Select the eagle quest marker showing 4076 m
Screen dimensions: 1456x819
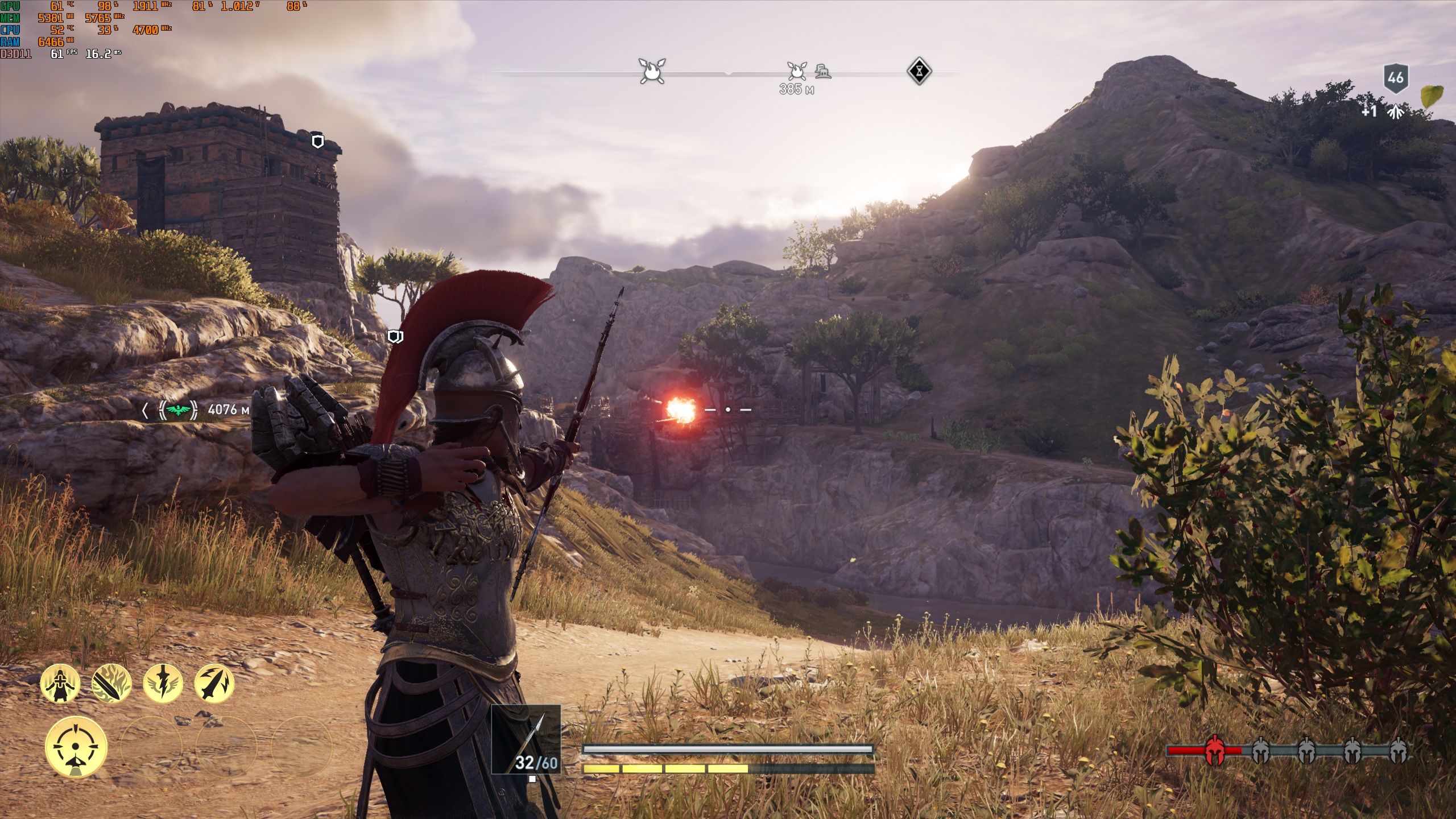coord(179,409)
